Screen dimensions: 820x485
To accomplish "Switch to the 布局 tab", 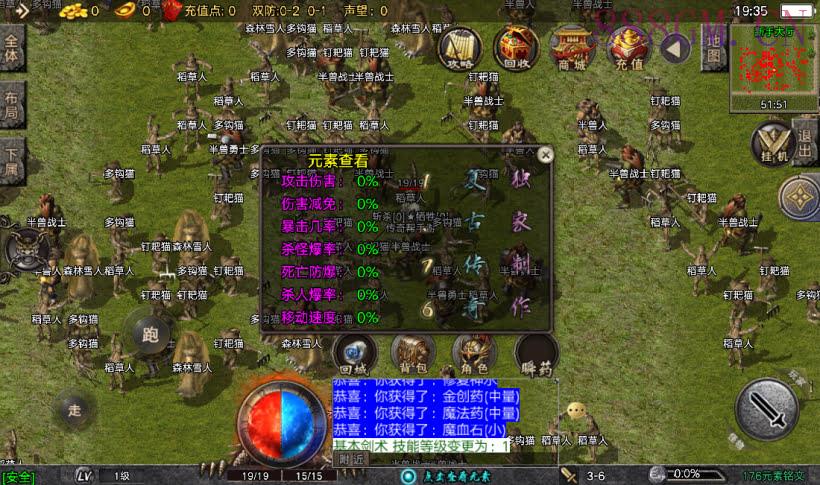I will pos(12,105).
